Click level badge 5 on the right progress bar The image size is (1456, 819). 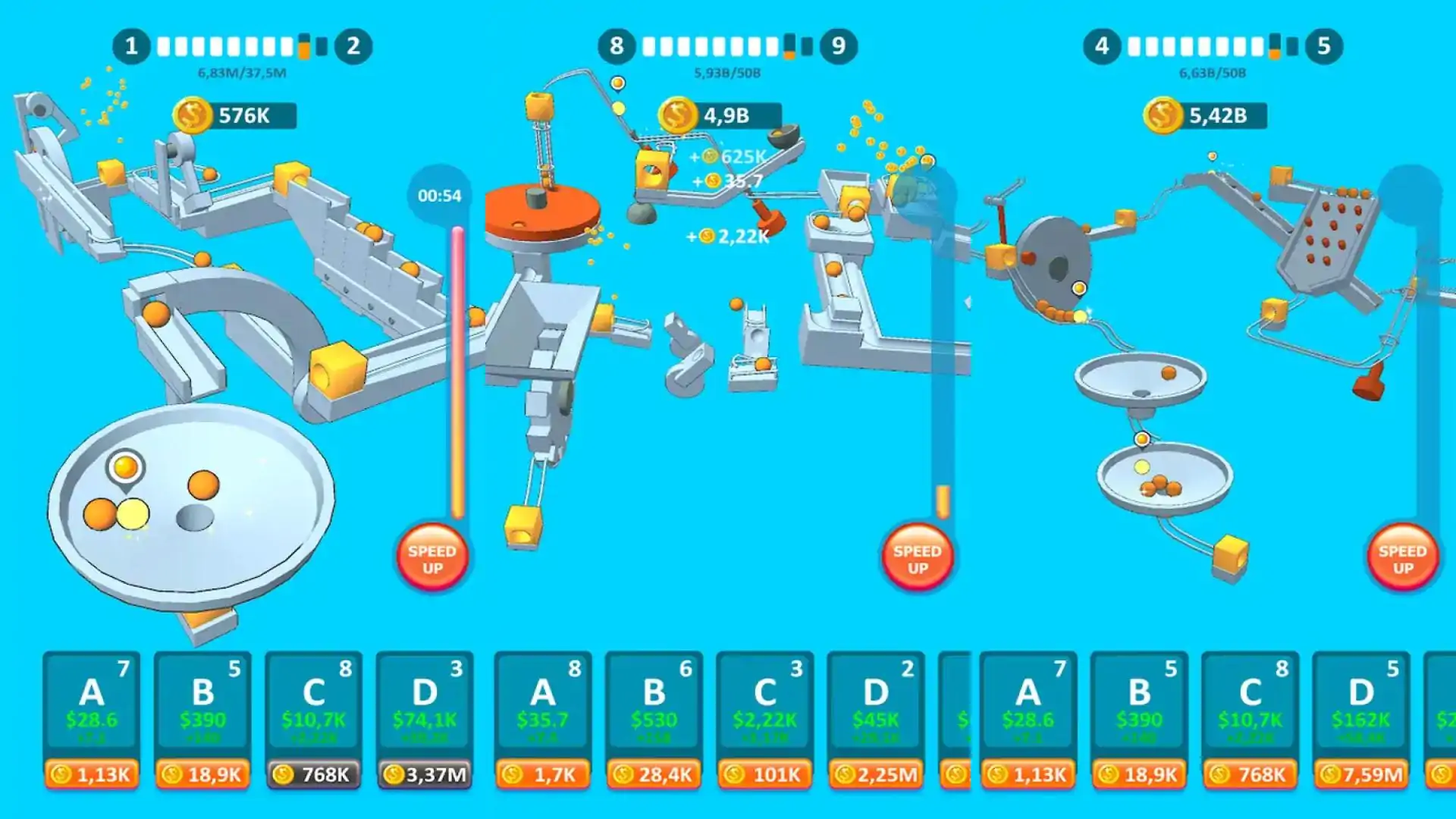click(1323, 45)
